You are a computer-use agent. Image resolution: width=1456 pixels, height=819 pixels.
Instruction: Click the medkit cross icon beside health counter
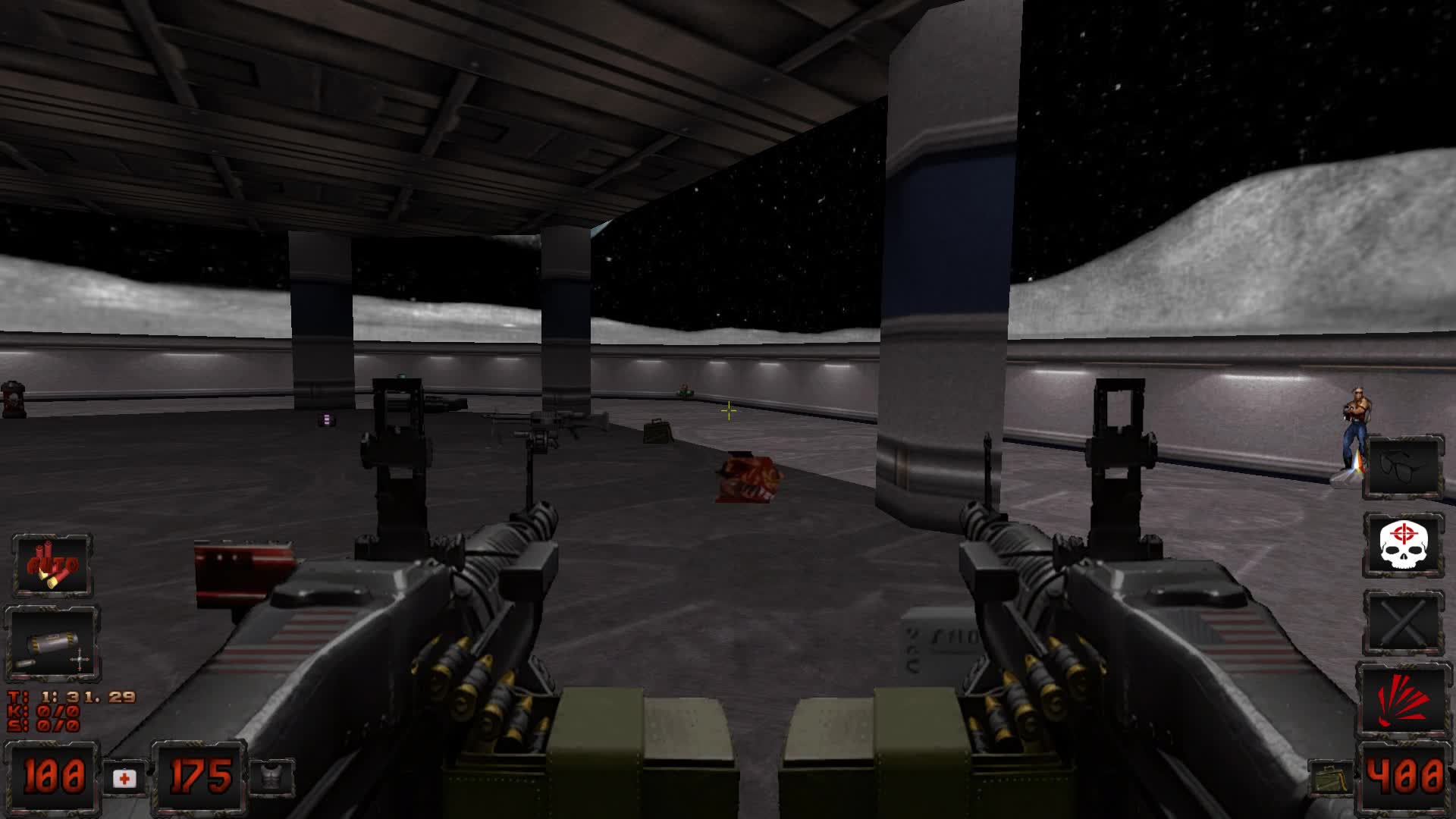point(124,777)
